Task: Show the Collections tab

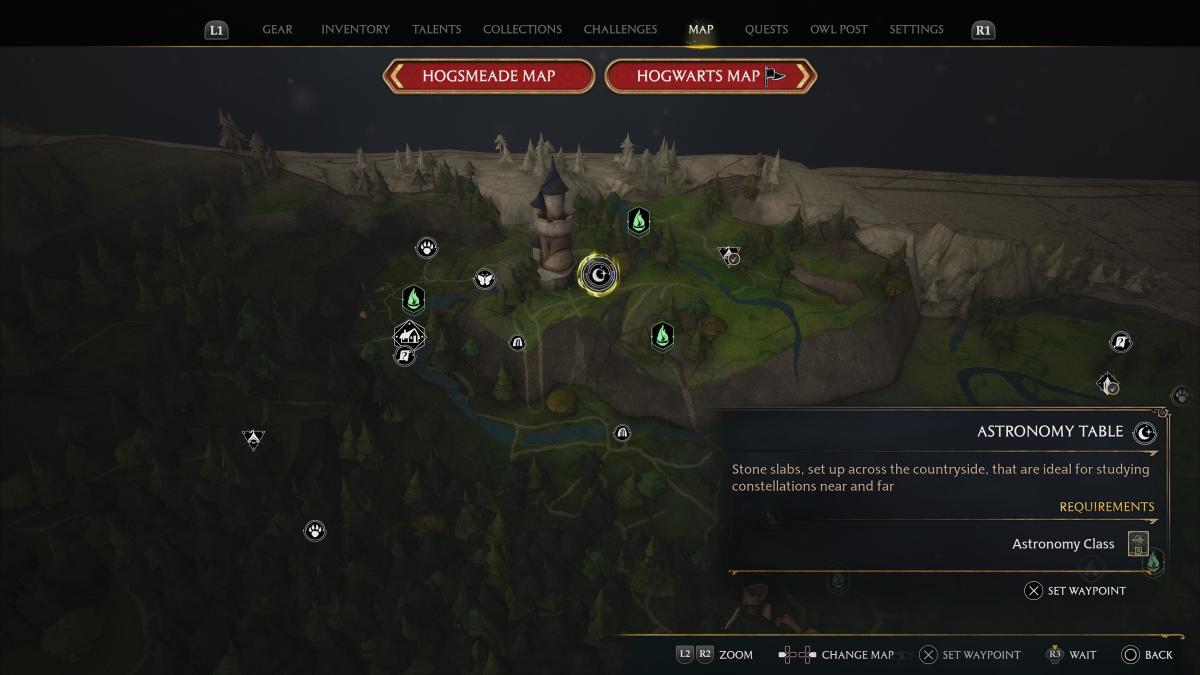Action: click(x=522, y=29)
